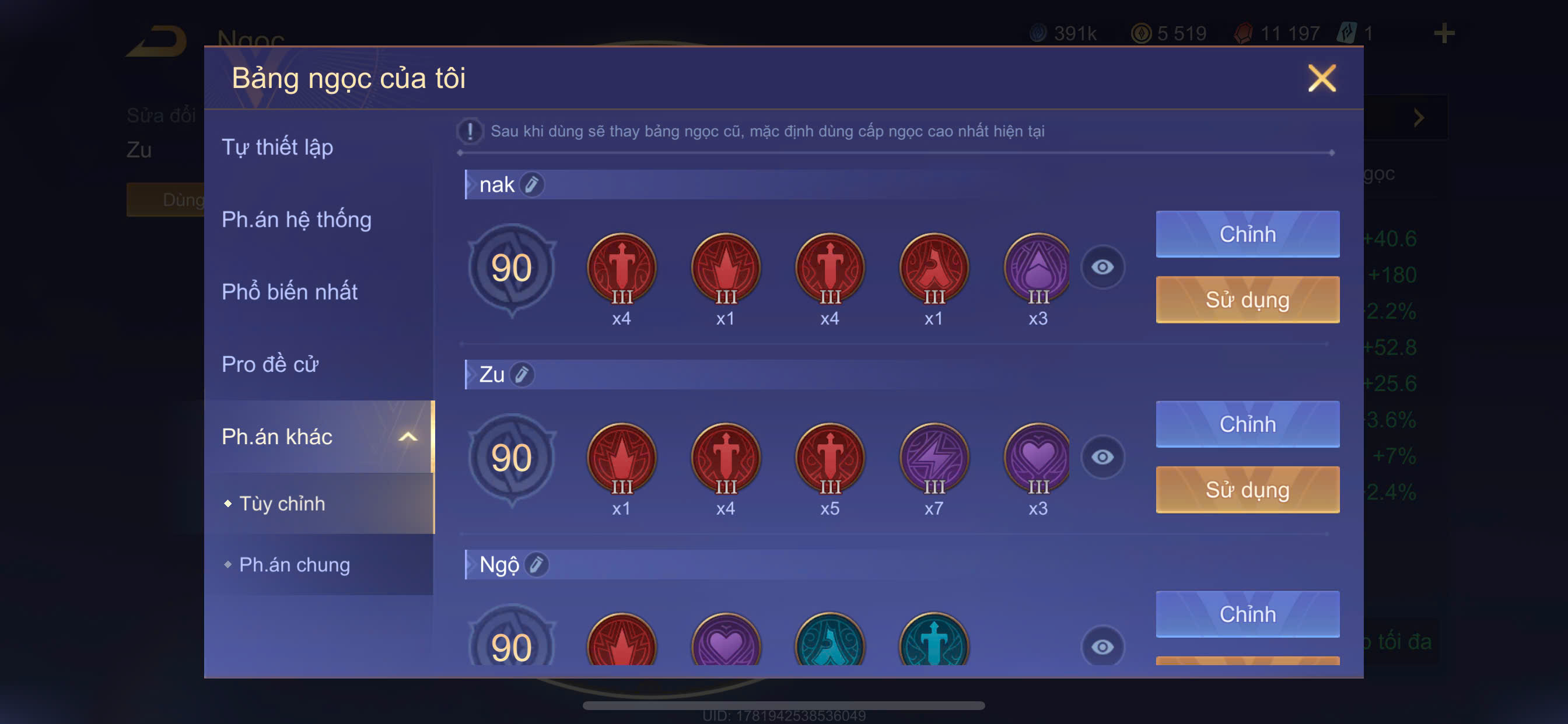
Task: Show Ngộ rune page details via eye icon
Action: [1102, 646]
